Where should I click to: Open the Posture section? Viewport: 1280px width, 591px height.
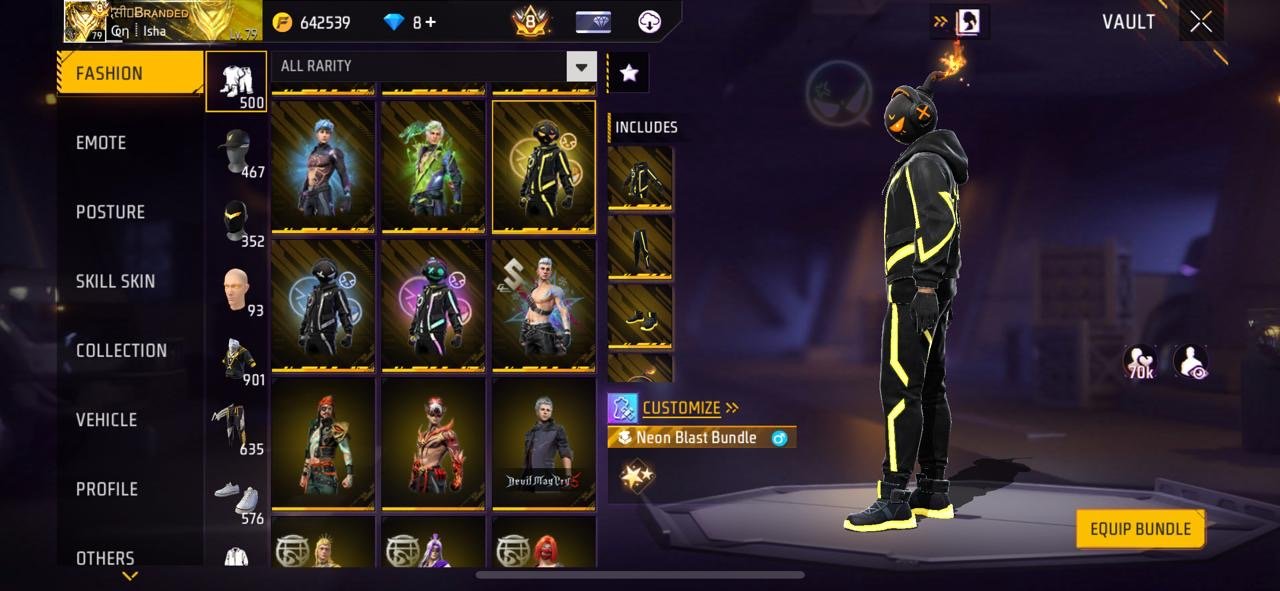pyautogui.click(x=110, y=212)
